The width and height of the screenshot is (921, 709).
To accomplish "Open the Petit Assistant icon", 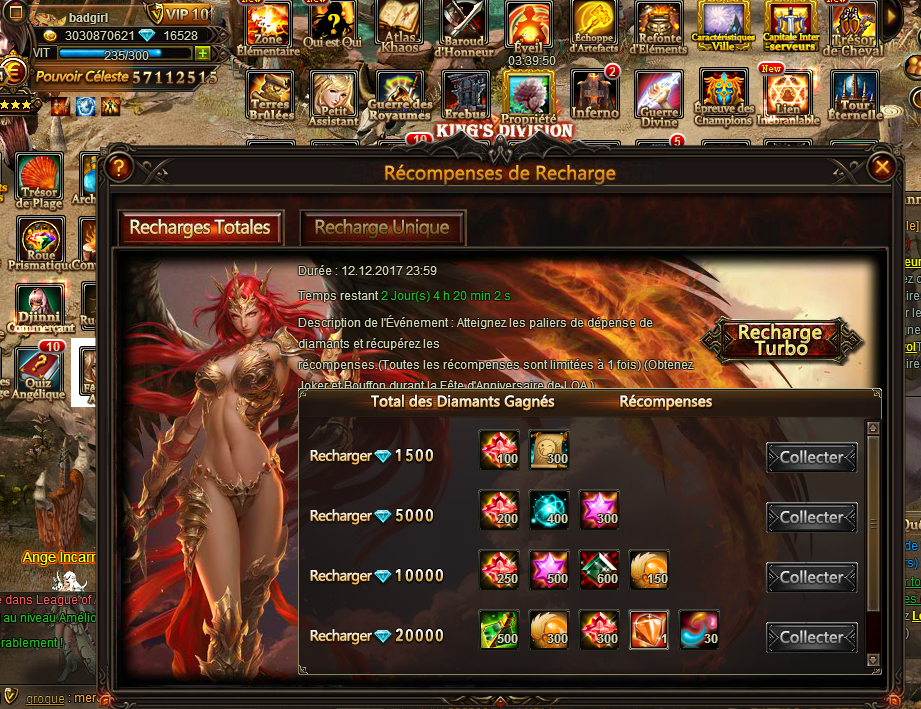I will coord(333,95).
